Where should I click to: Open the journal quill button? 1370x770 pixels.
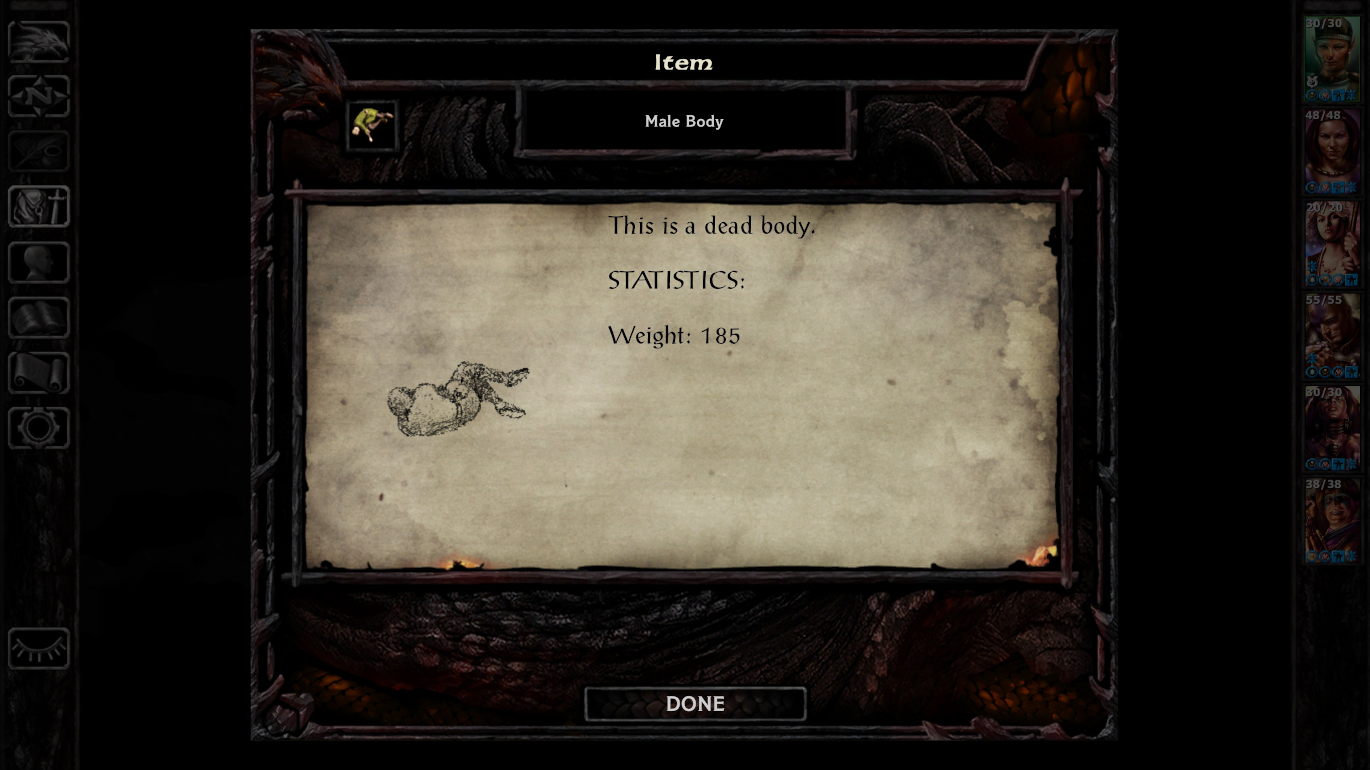(39, 152)
